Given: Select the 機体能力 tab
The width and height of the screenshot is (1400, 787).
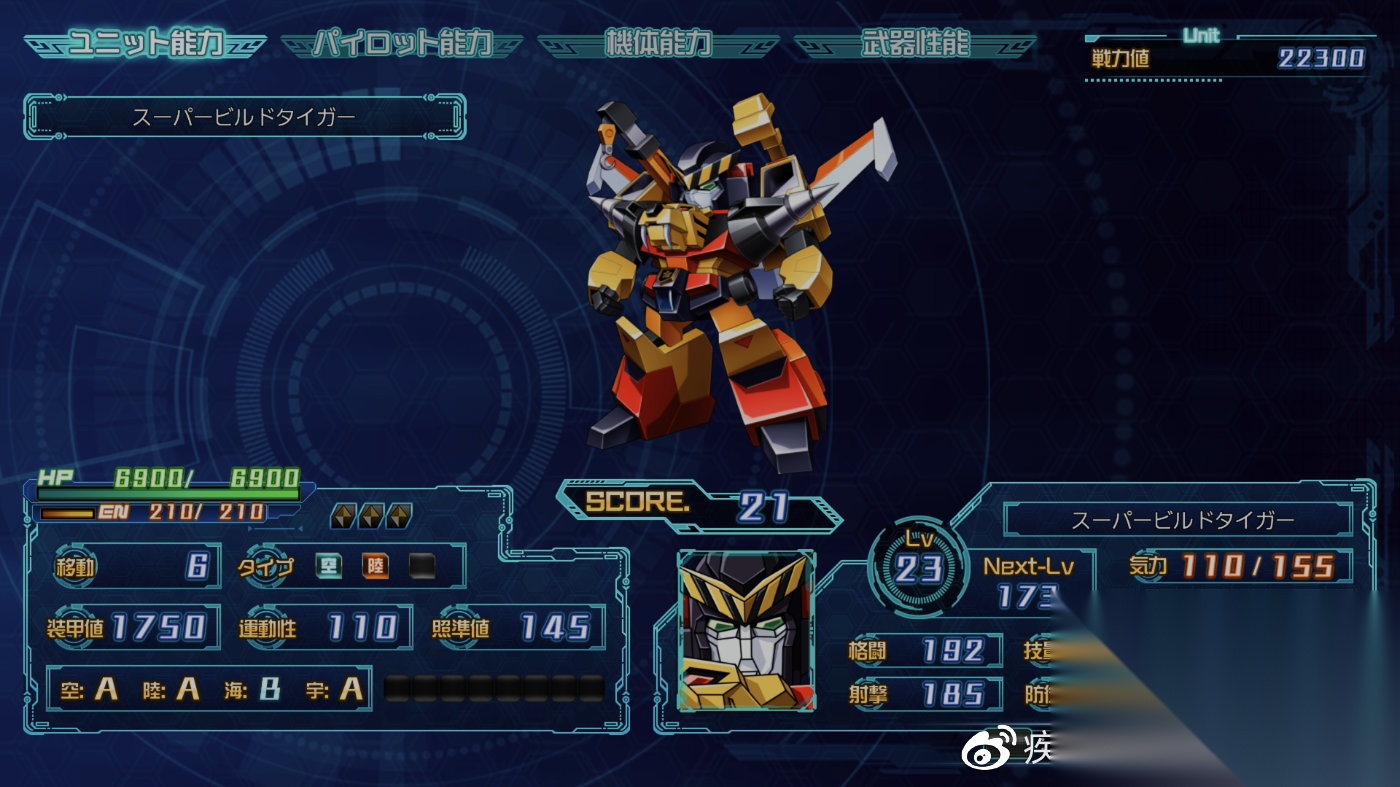Looking at the screenshot, I should [658, 45].
